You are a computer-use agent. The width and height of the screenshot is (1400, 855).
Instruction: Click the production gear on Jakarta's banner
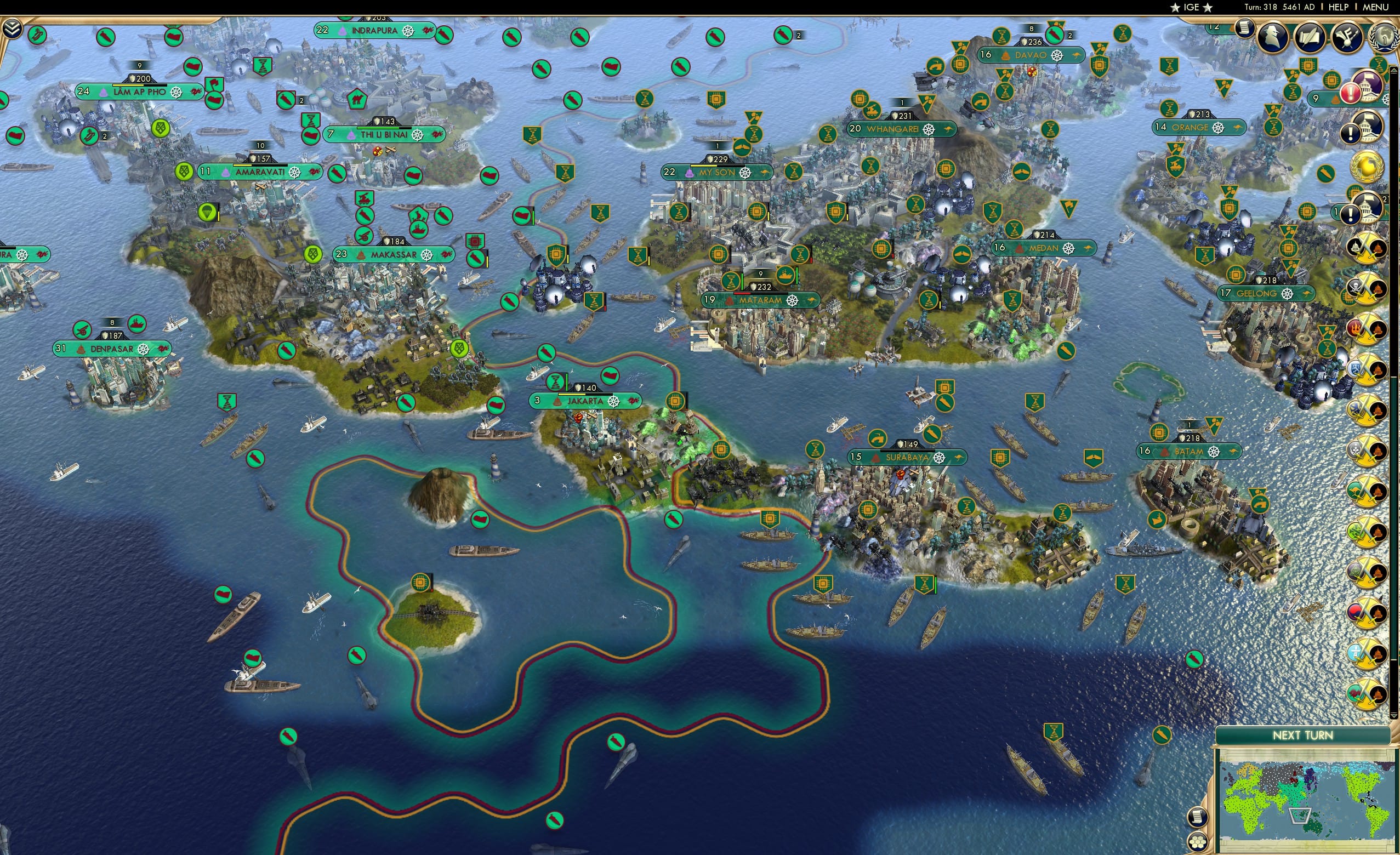[x=614, y=403]
